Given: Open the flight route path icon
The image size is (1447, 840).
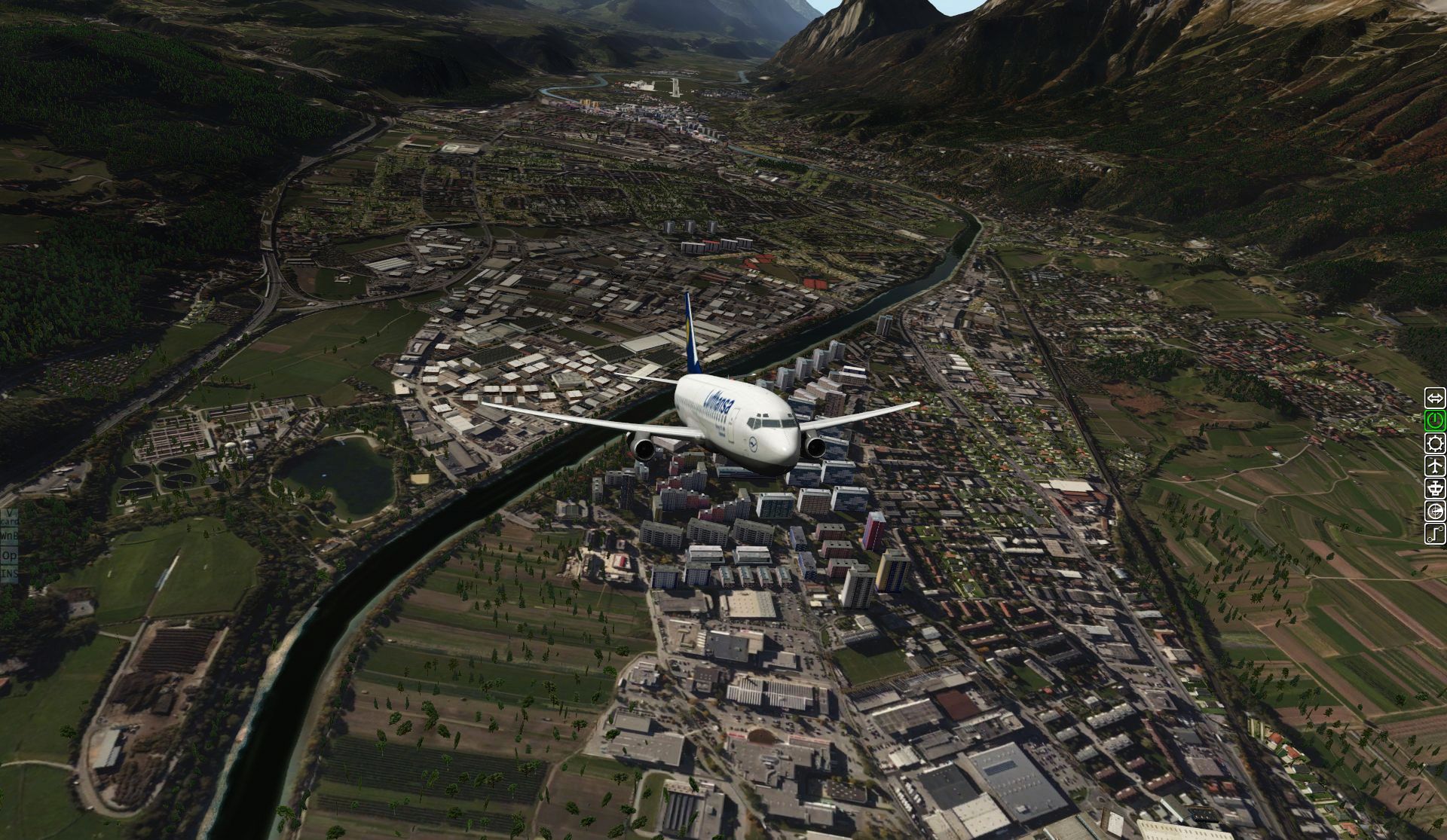Looking at the screenshot, I should (x=1435, y=534).
